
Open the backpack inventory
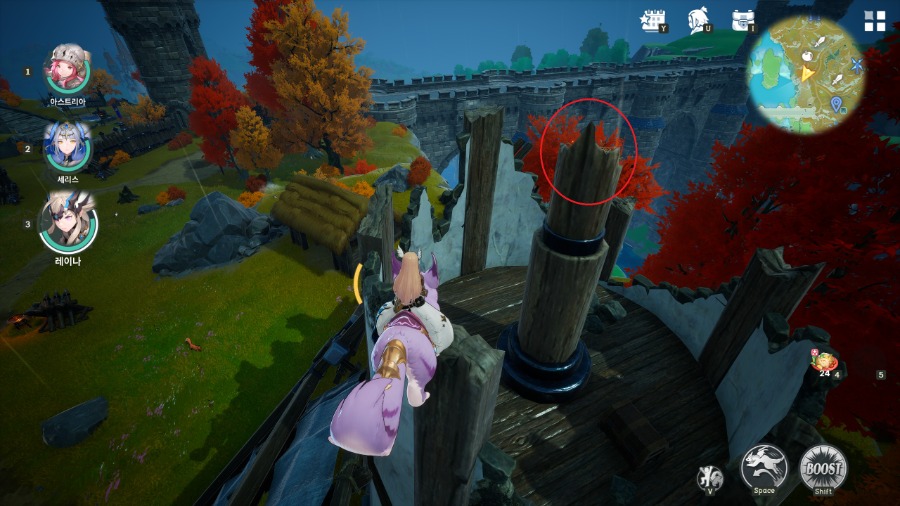[x=742, y=20]
